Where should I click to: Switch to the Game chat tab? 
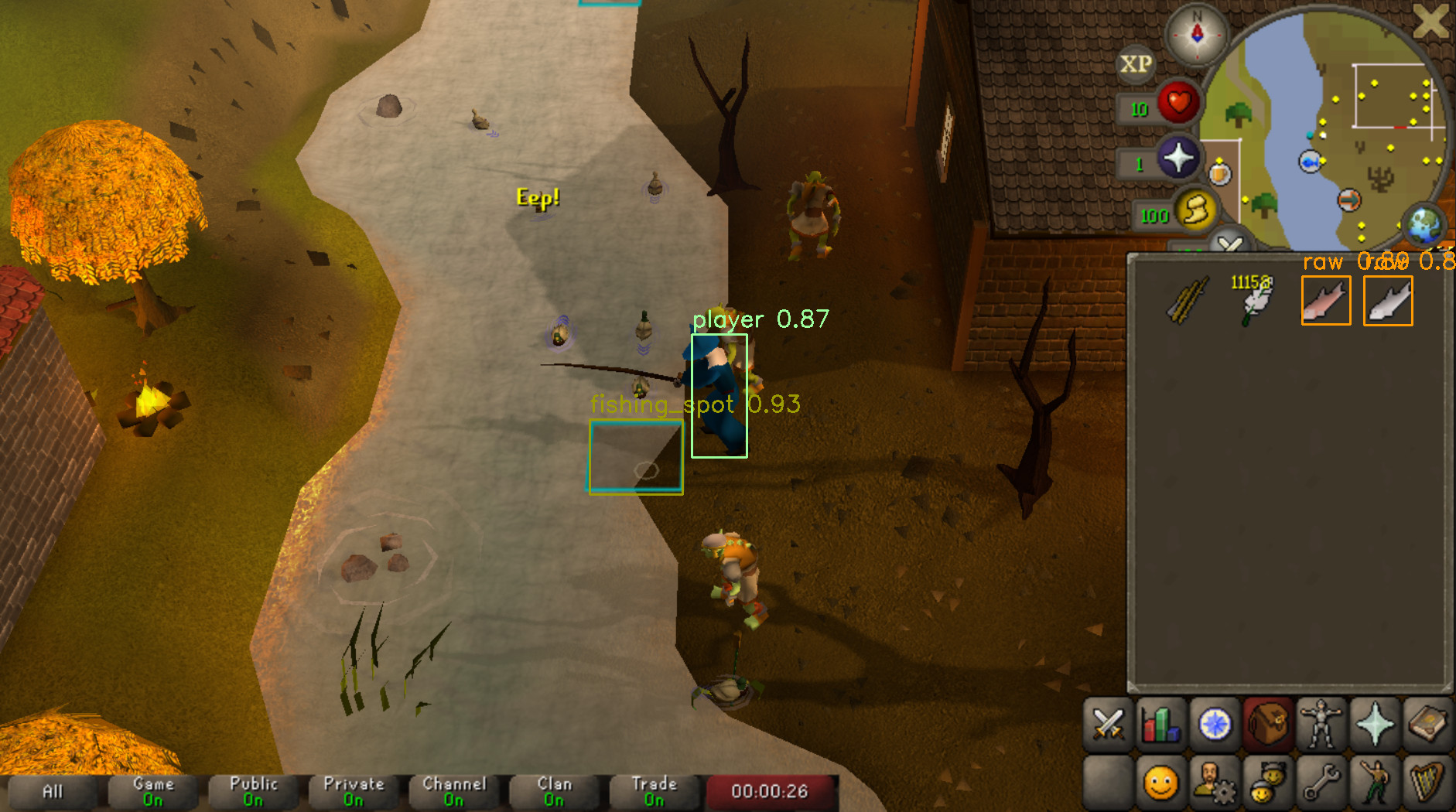152,790
